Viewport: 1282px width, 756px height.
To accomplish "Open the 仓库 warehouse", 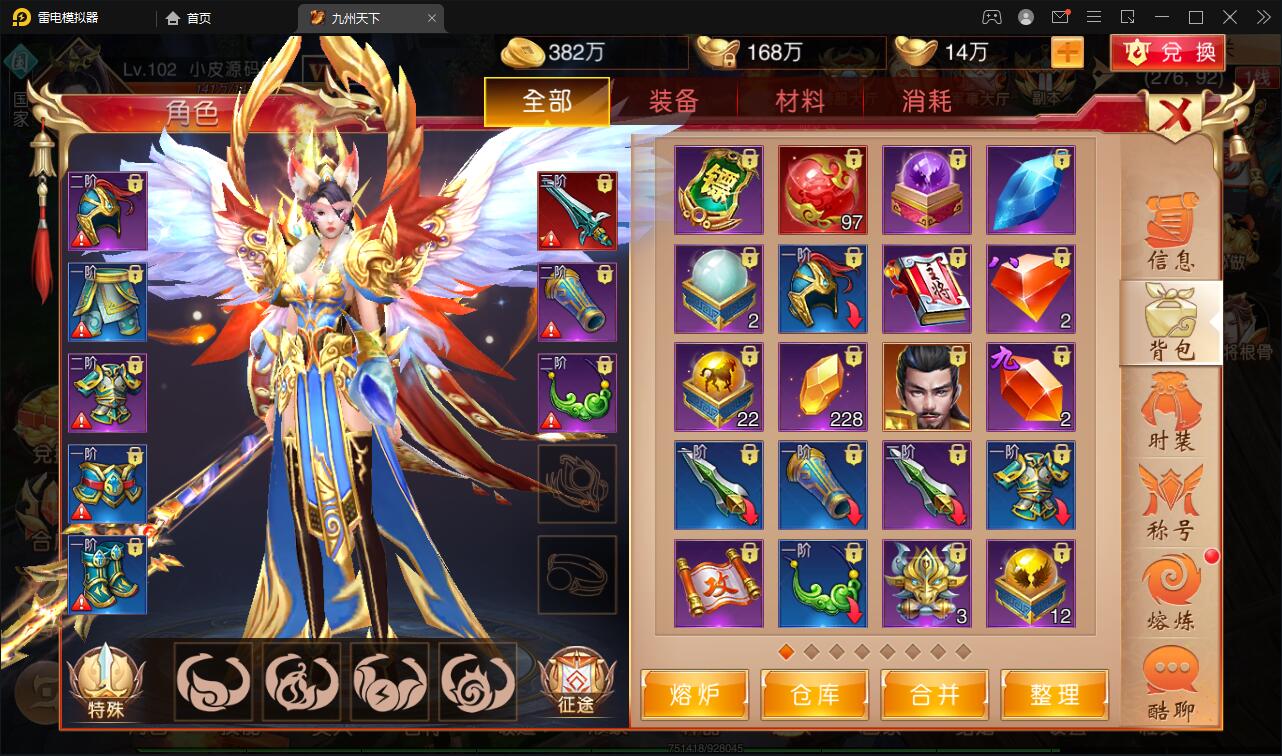I will coord(815,695).
